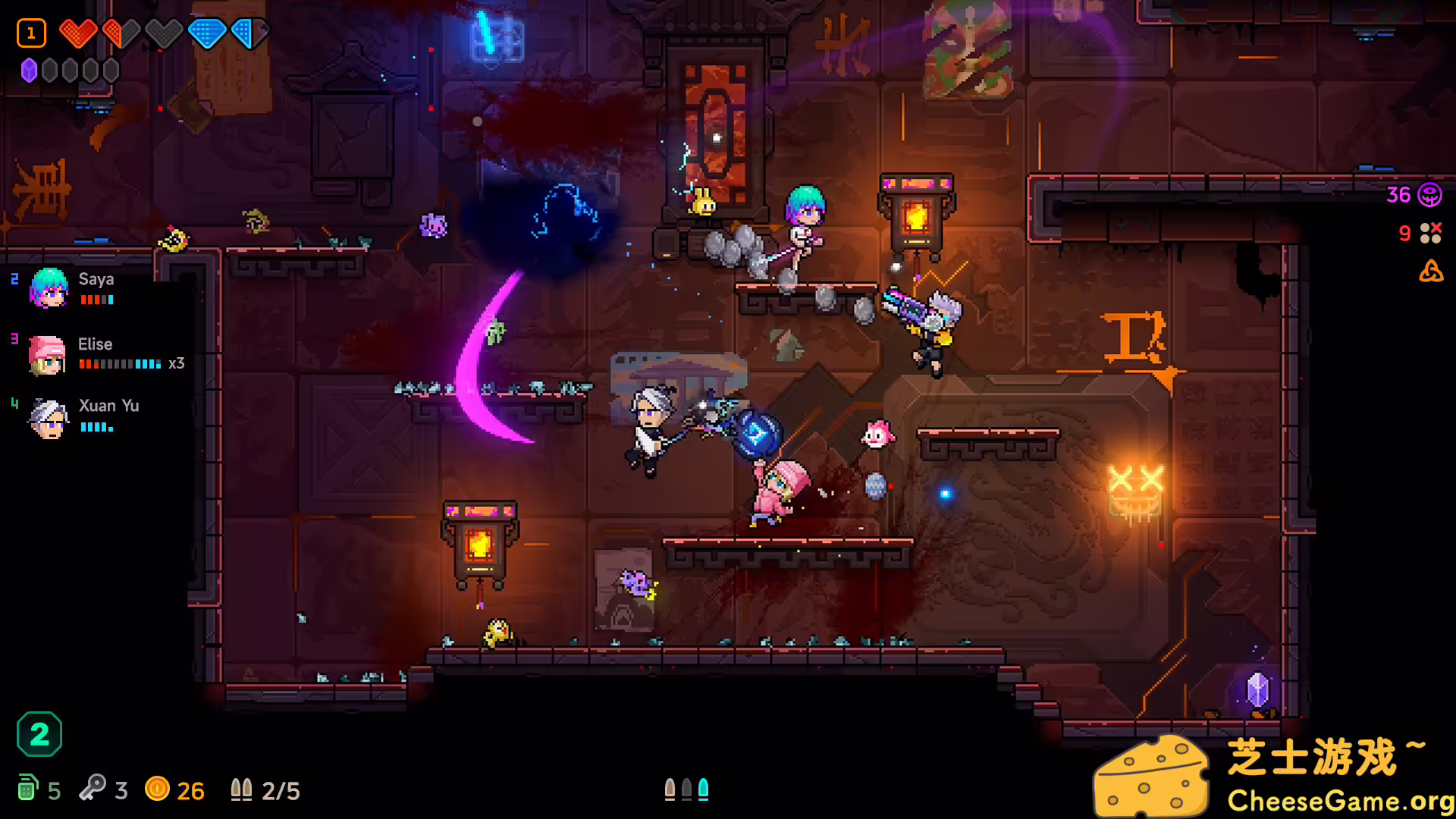1456x819 pixels.
Task: Select Elise's character portrait
Action: 47,355
